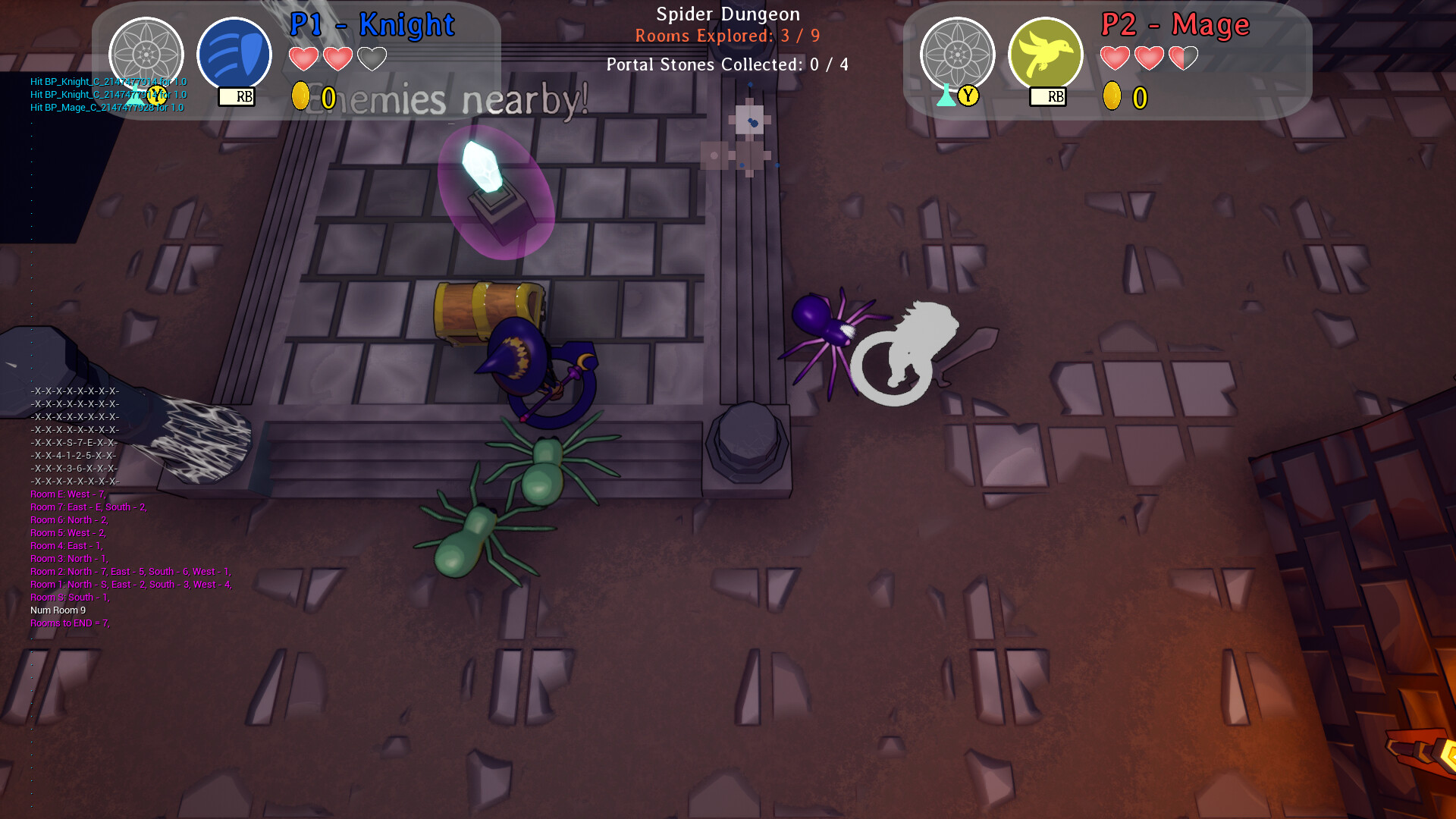Select P1's blue shield ability icon
Screen dimensions: 1456x819
(x=235, y=53)
